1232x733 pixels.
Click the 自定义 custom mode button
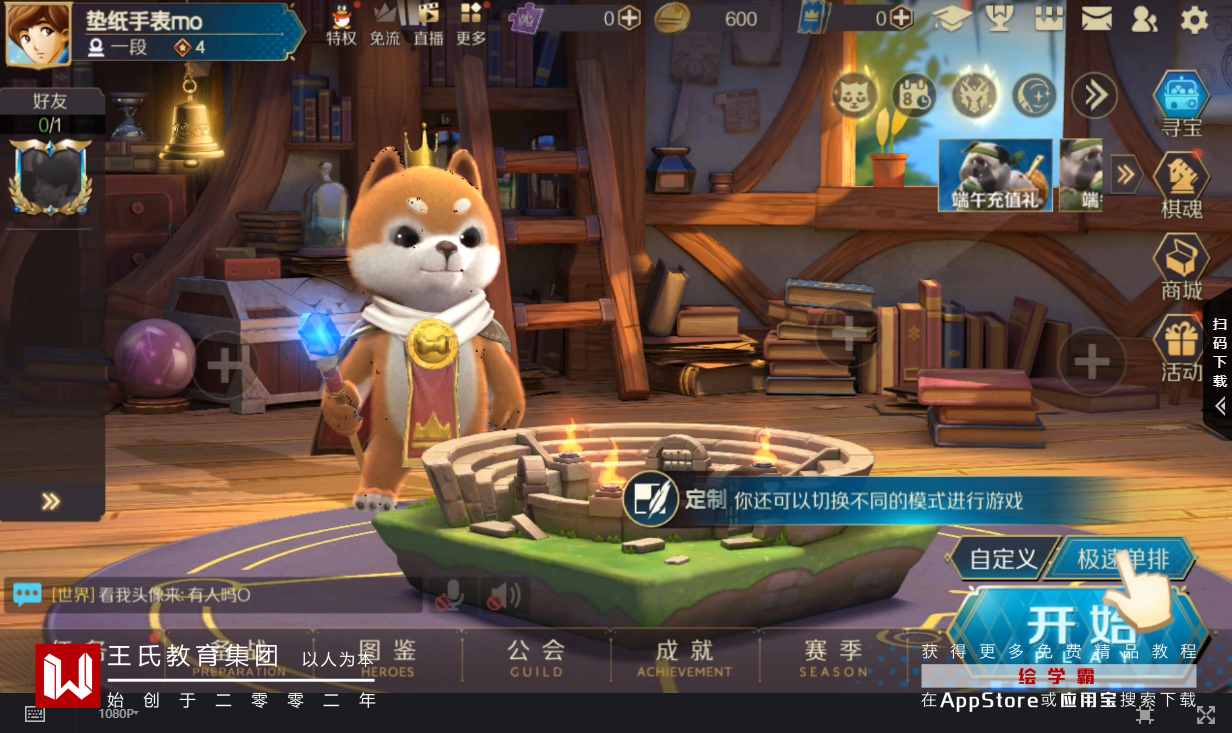1003,559
